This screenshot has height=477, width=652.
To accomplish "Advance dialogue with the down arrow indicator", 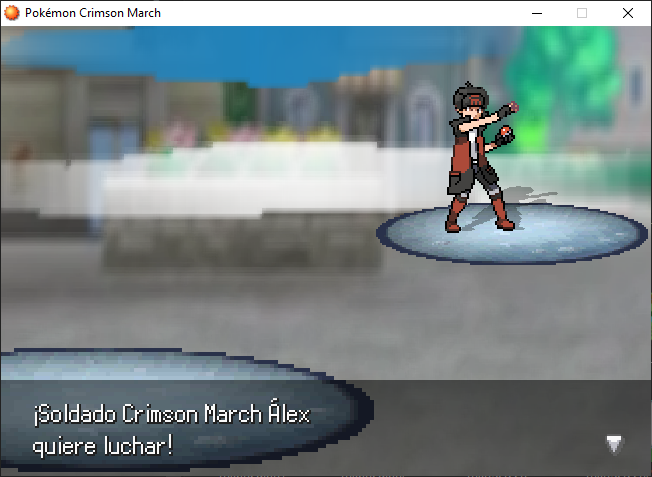I will tap(614, 444).
